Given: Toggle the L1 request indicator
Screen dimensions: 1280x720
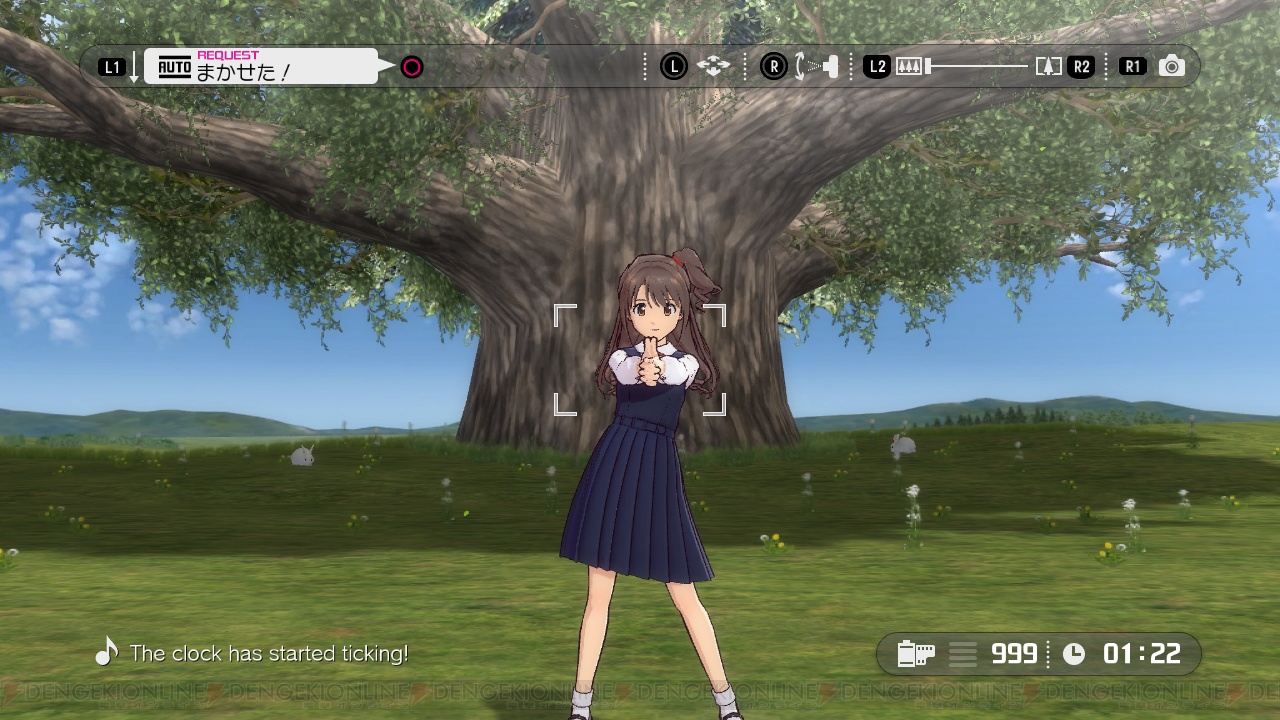Looking at the screenshot, I should (112, 66).
